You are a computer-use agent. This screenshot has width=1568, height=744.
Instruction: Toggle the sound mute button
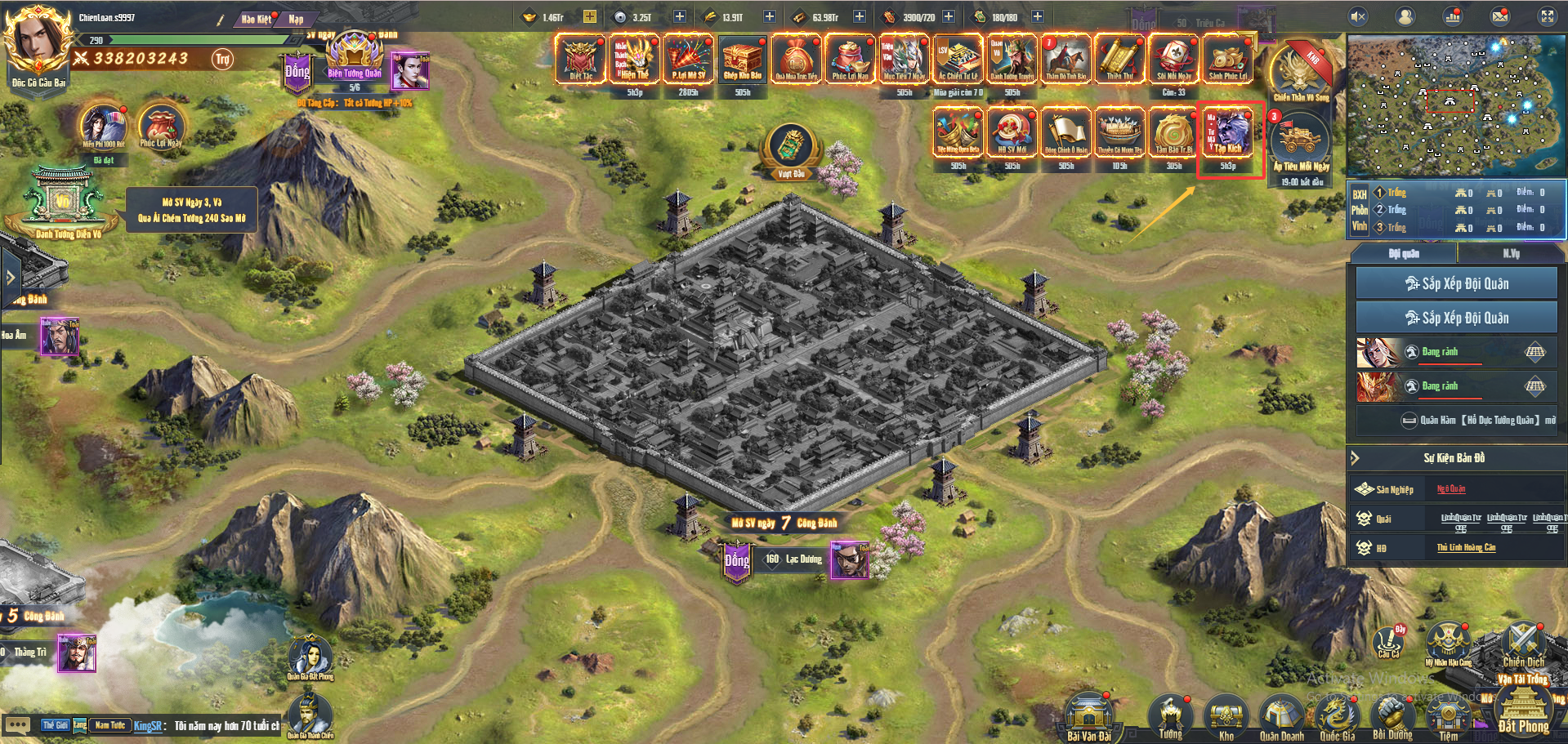pyautogui.click(x=1358, y=16)
